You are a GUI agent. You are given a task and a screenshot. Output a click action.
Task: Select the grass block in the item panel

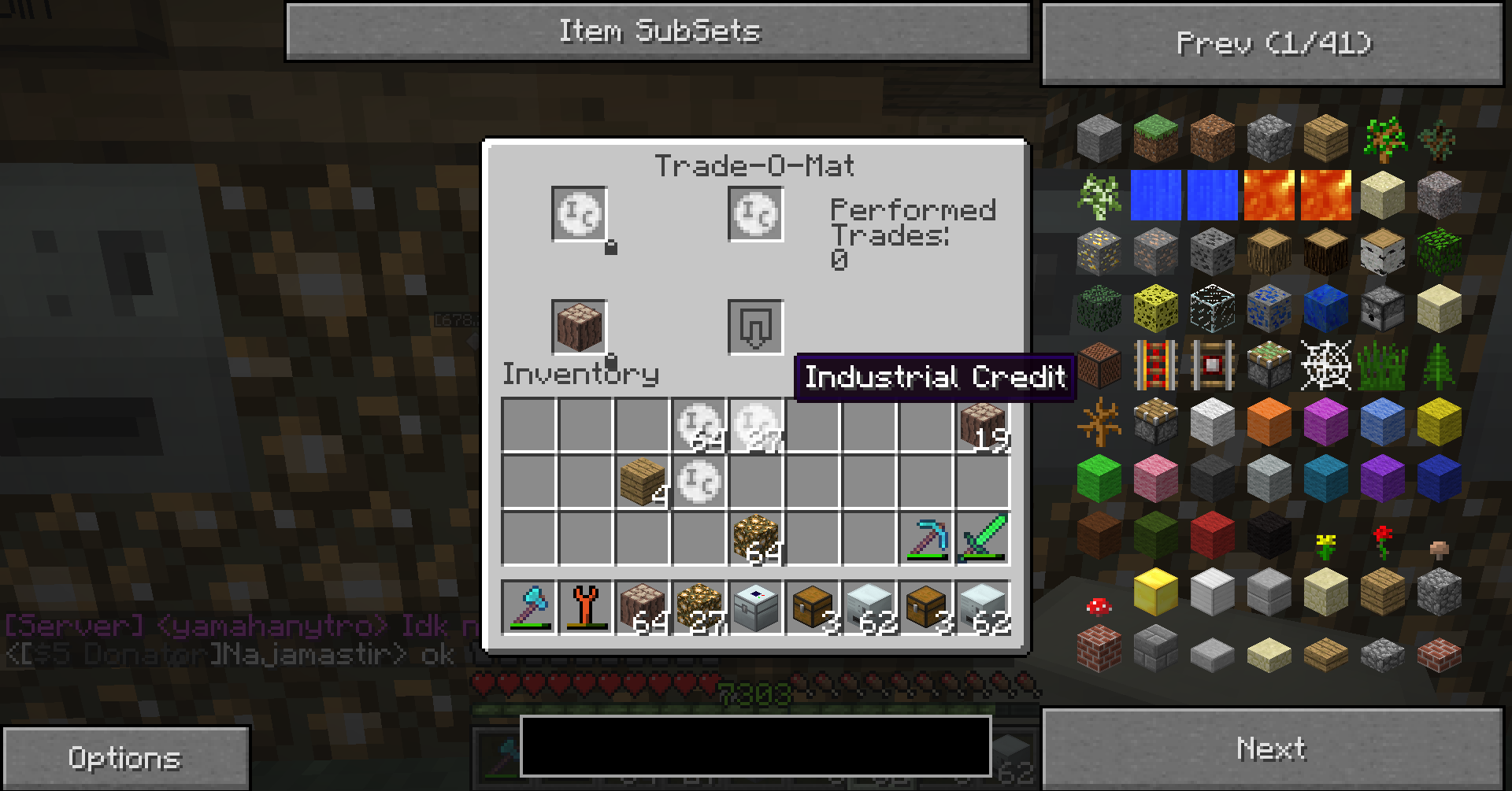[1156, 138]
